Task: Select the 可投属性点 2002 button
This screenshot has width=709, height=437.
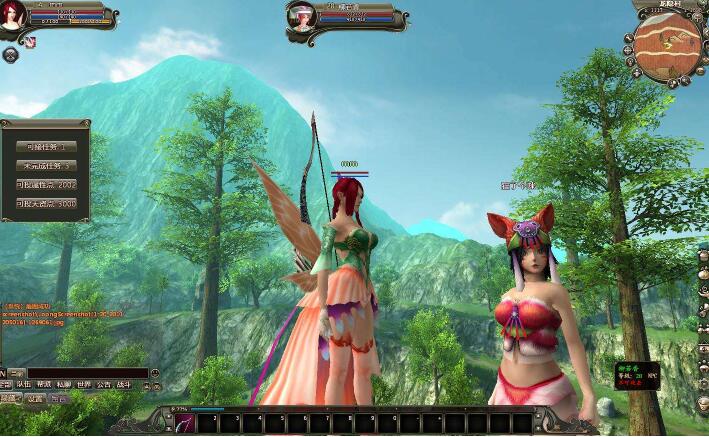Action: pyautogui.click(x=46, y=184)
